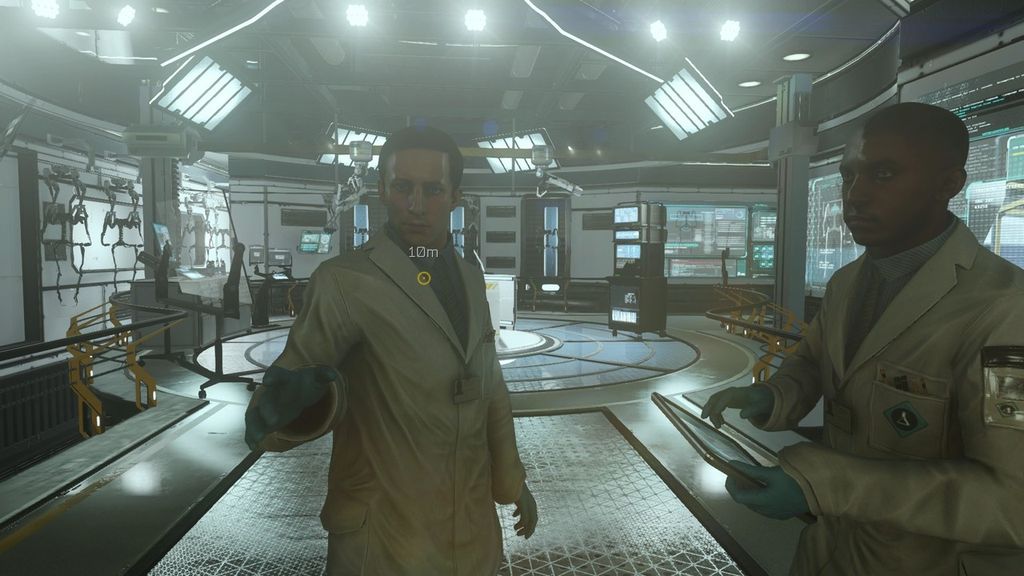
Task: Click the yellow circular objective waypoint marker
Action: pos(424,277)
